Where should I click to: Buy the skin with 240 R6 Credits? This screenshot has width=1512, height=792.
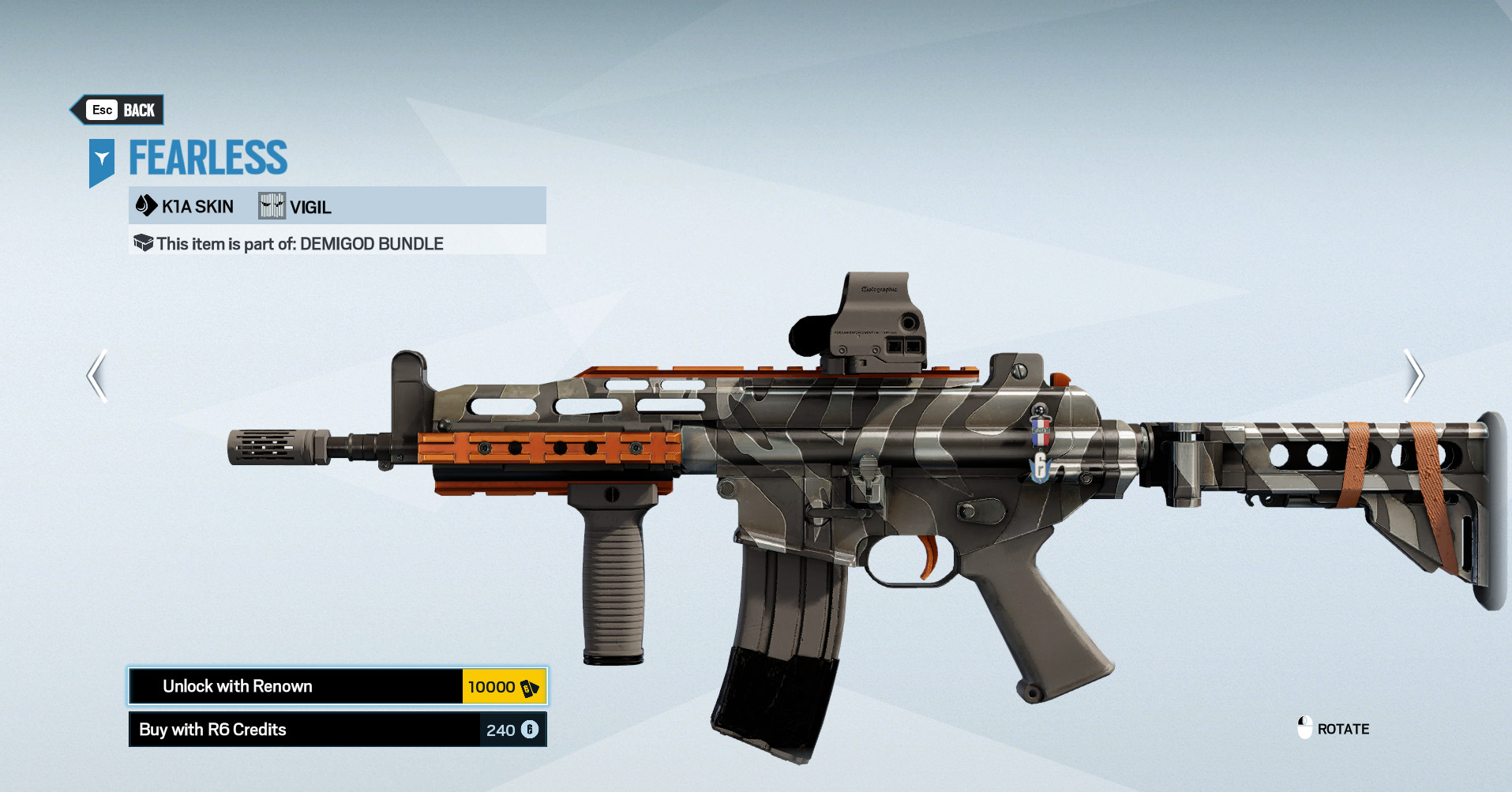click(x=337, y=730)
